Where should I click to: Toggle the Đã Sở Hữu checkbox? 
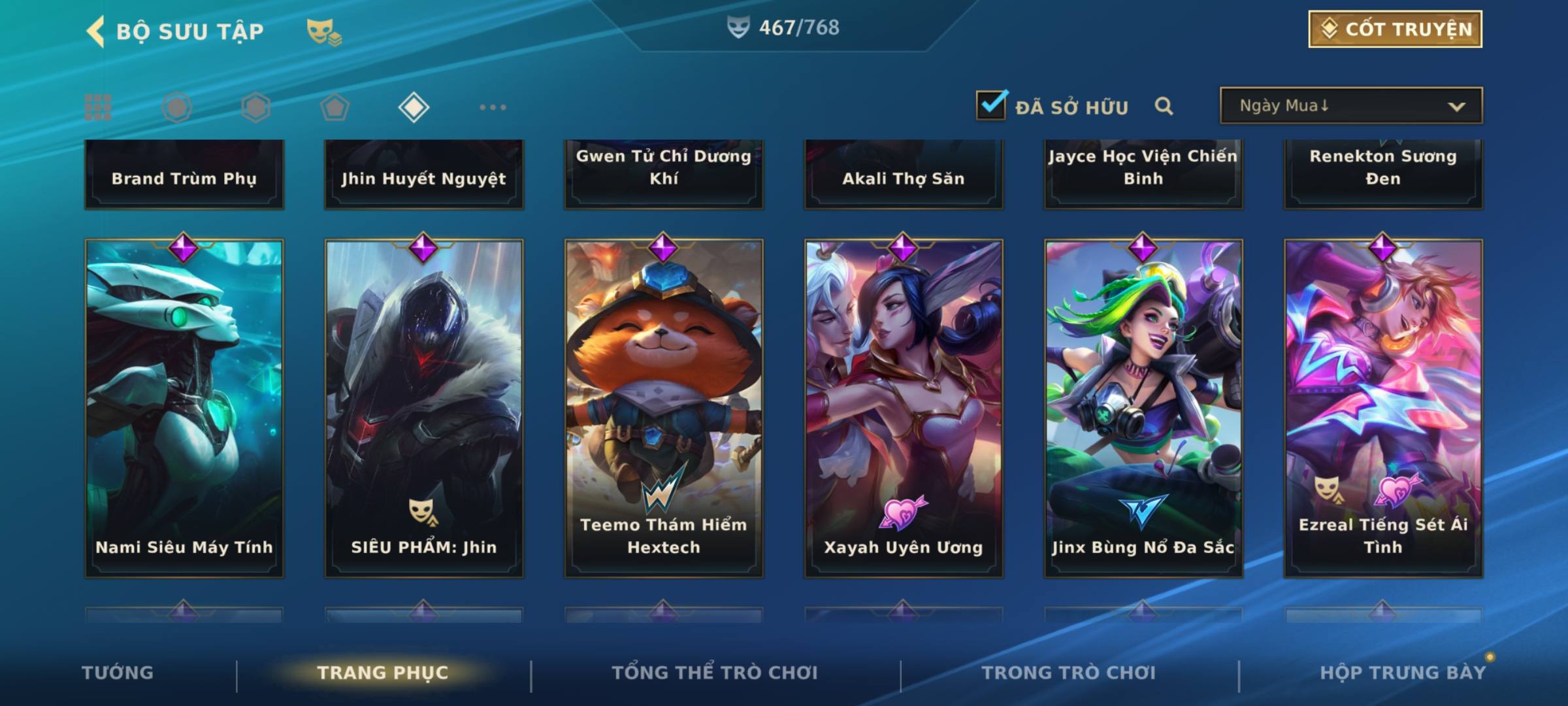[x=991, y=105]
